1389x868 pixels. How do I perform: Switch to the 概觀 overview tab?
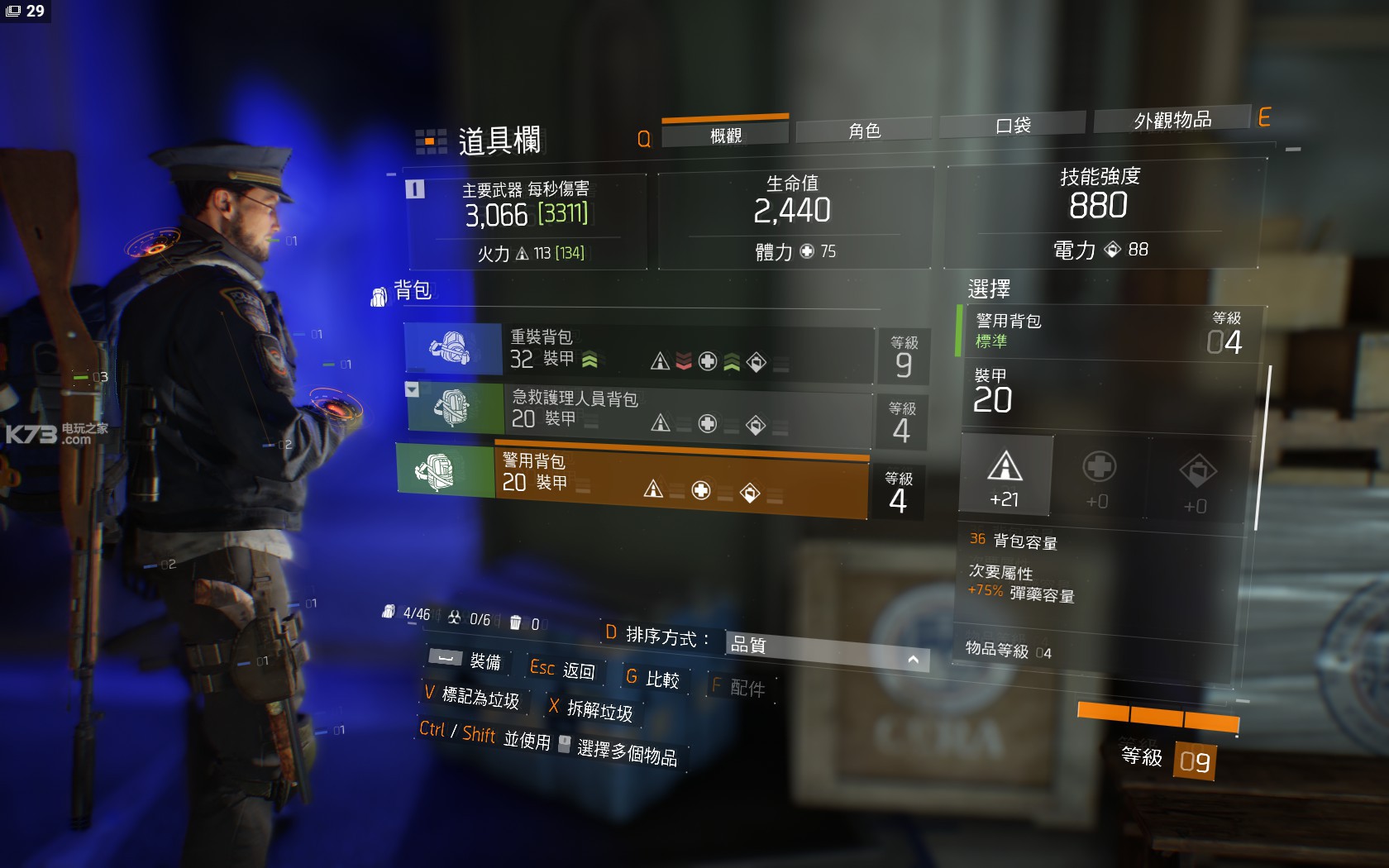[725, 135]
